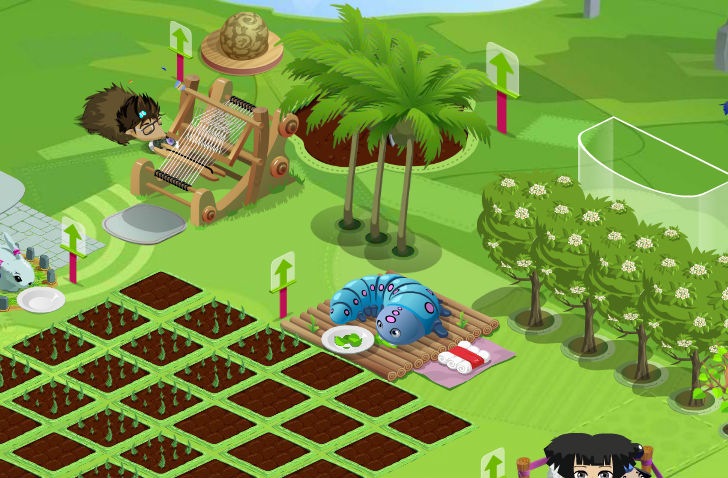Activate the upgrade arrow sign beside the blue caterpillar
Viewport: 728px width, 478px height.
[x=283, y=272]
